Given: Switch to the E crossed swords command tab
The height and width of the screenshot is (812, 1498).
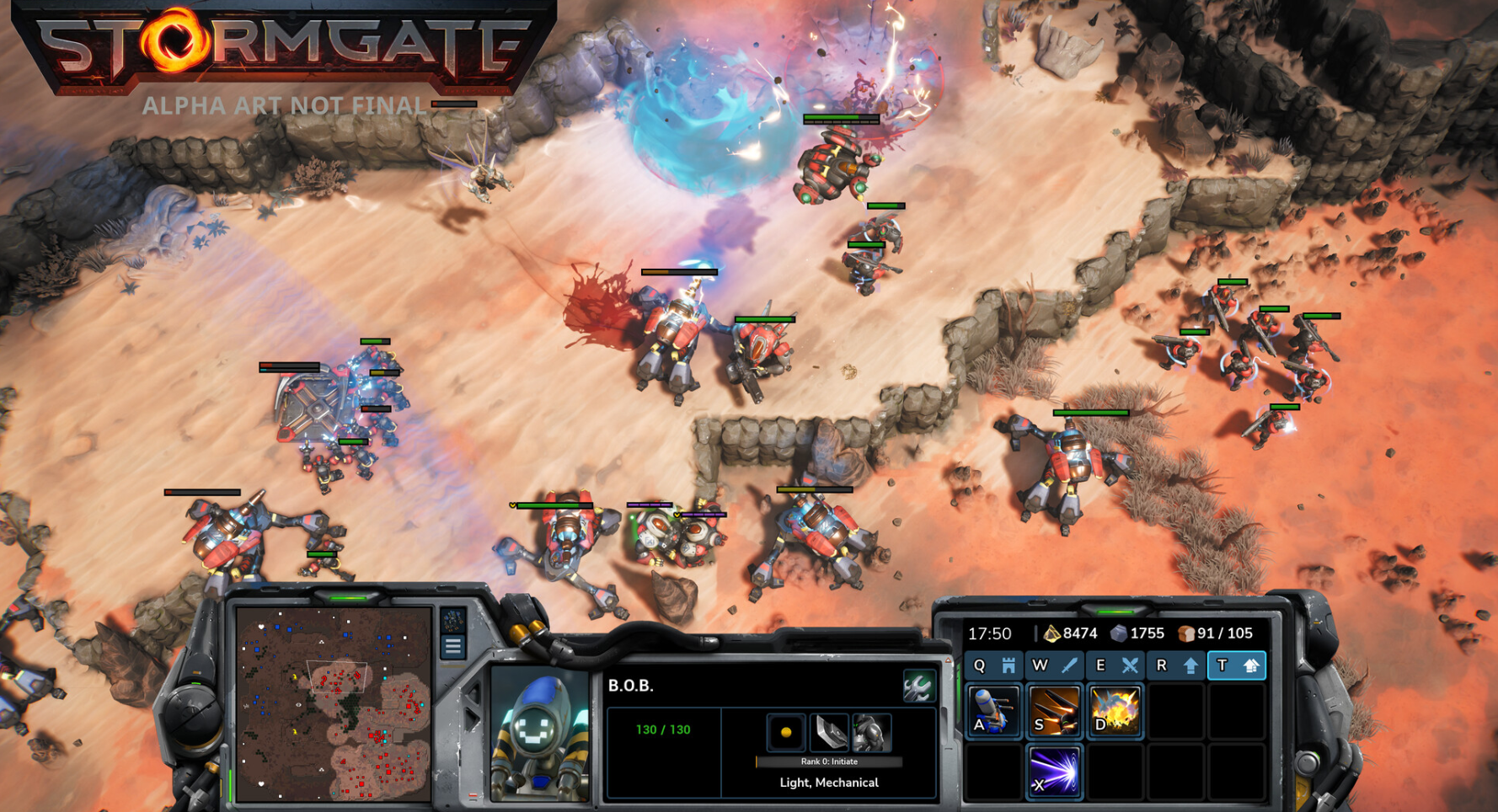Looking at the screenshot, I should pos(1115,665).
